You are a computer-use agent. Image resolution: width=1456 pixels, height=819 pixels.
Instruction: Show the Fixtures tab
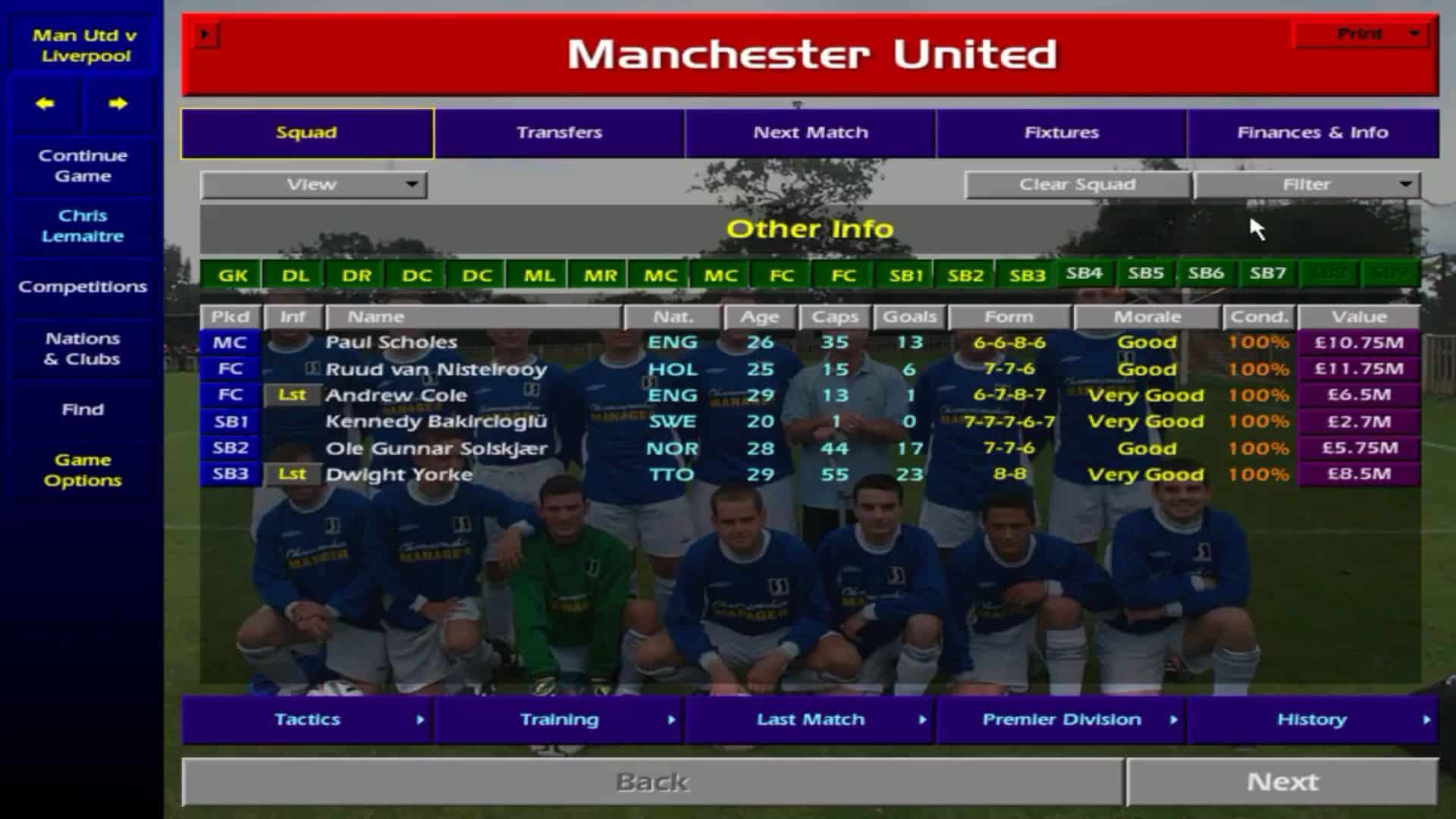coord(1061,133)
